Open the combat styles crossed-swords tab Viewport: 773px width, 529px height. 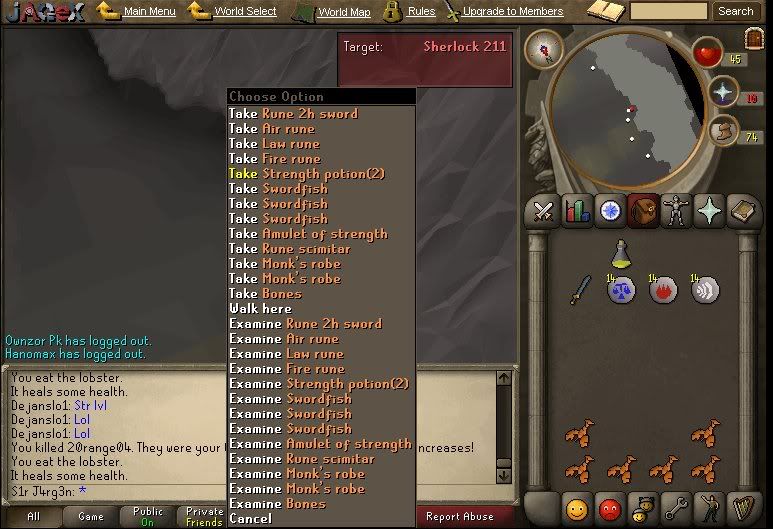[543, 211]
